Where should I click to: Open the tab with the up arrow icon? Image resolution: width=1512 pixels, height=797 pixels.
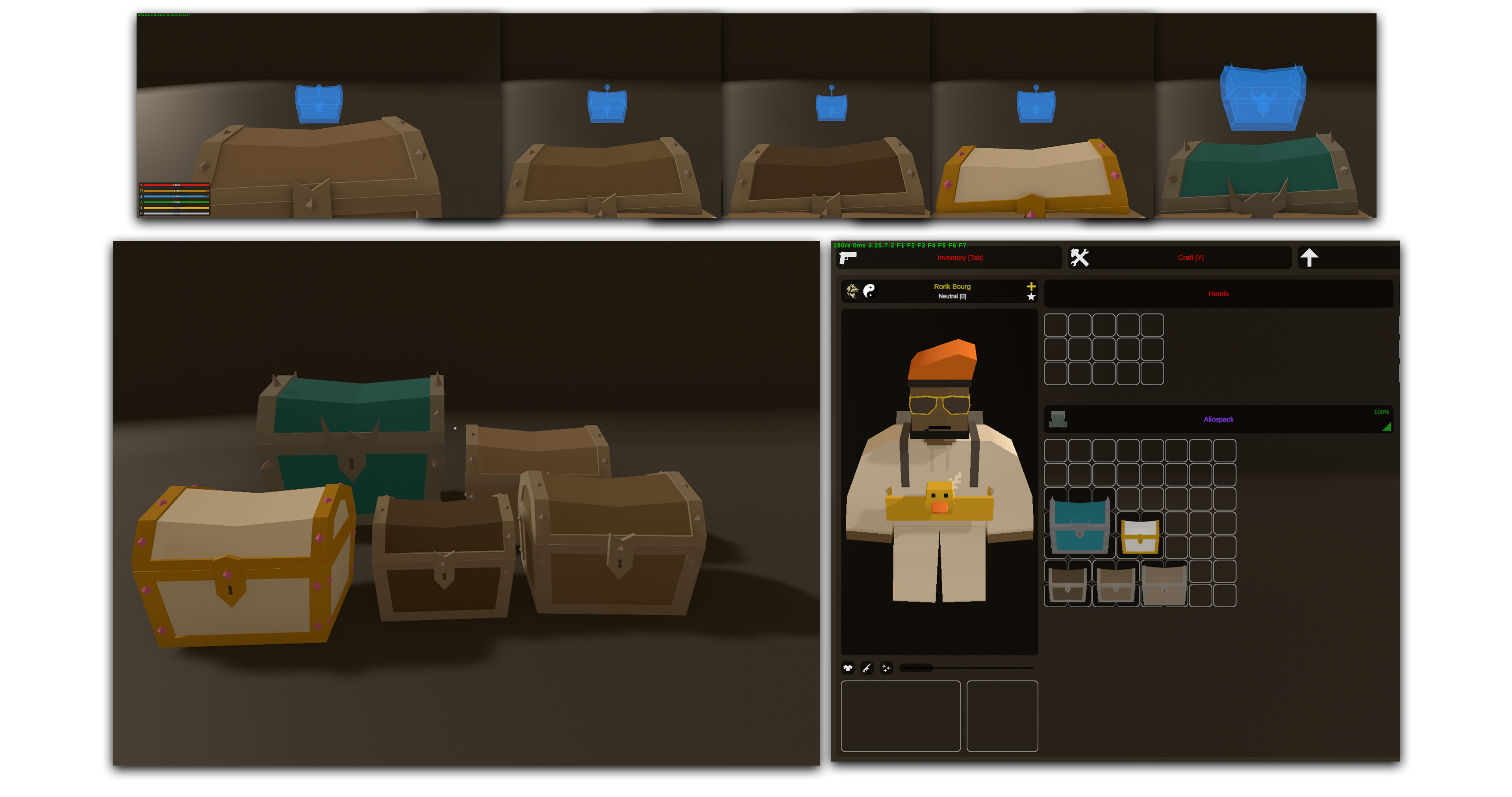[x=1309, y=258]
